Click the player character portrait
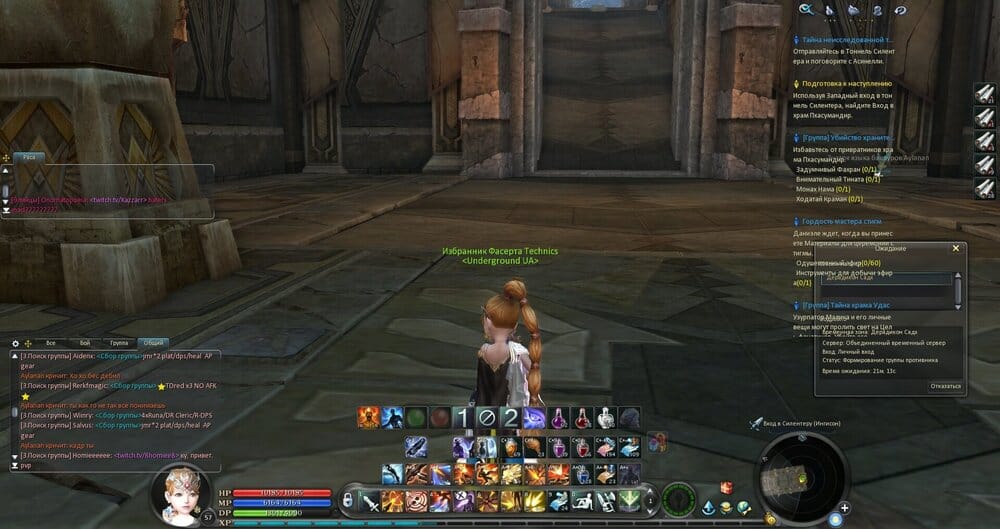 182,495
